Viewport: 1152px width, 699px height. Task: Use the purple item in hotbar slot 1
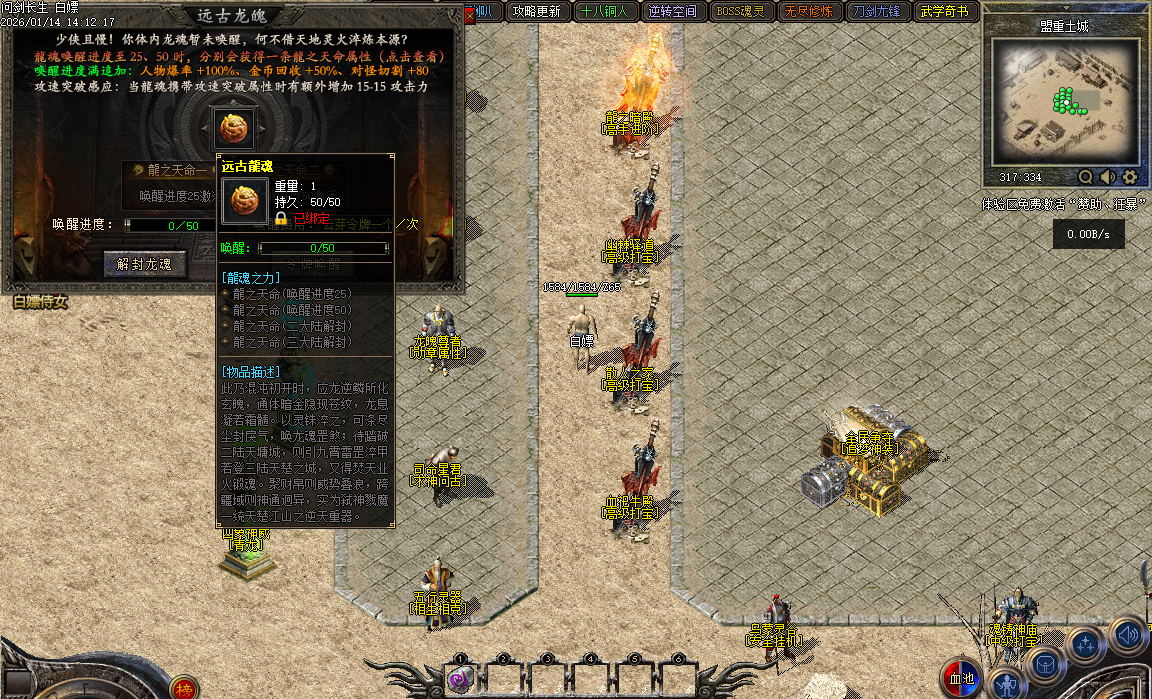click(460, 679)
